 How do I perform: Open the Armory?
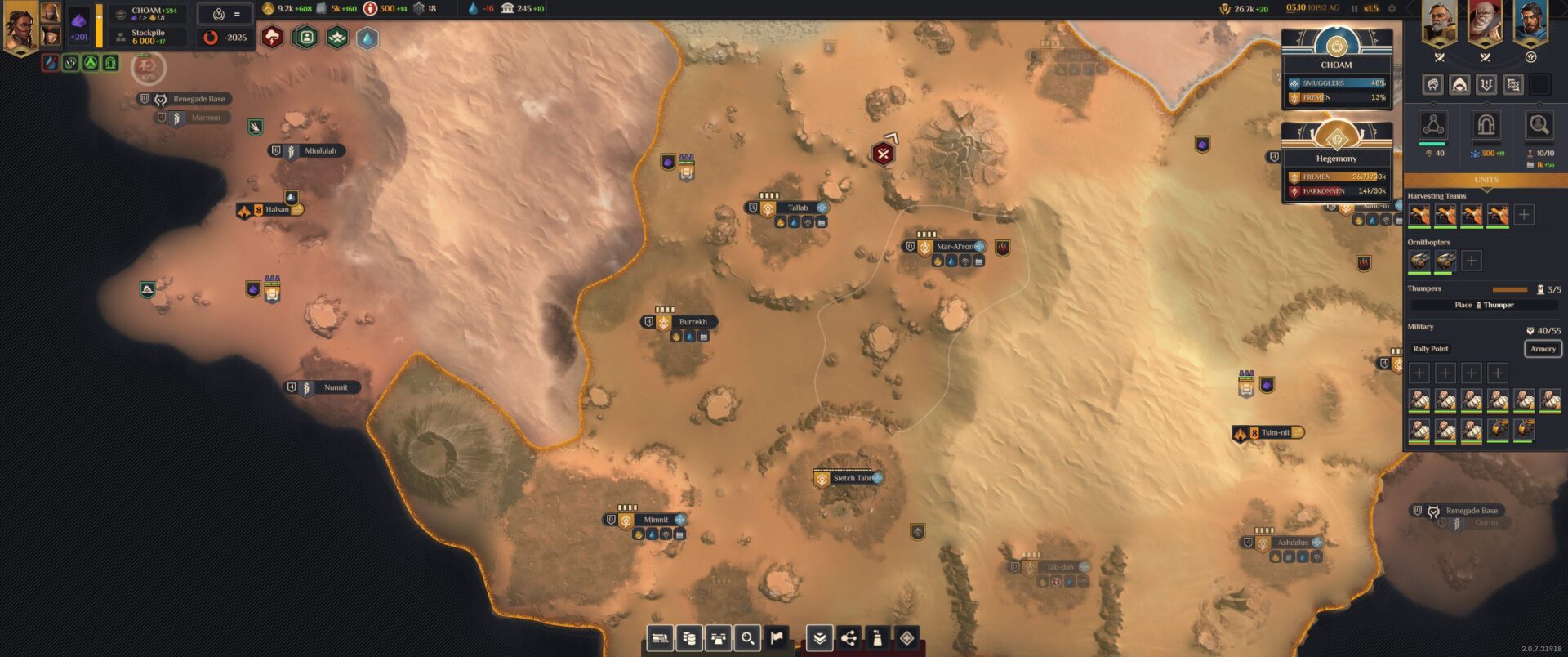click(x=1543, y=349)
